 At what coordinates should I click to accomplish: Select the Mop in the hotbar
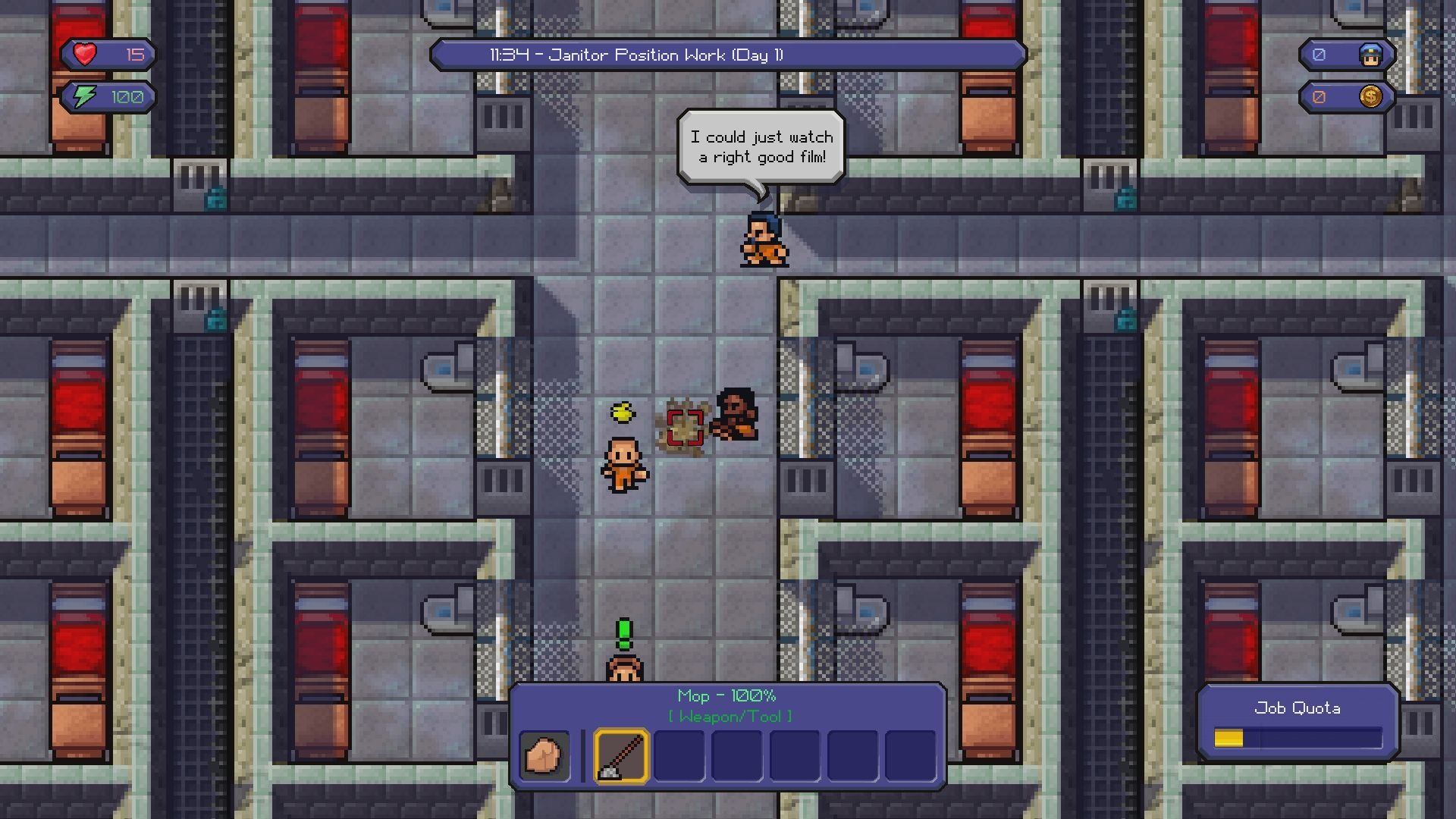(620, 756)
